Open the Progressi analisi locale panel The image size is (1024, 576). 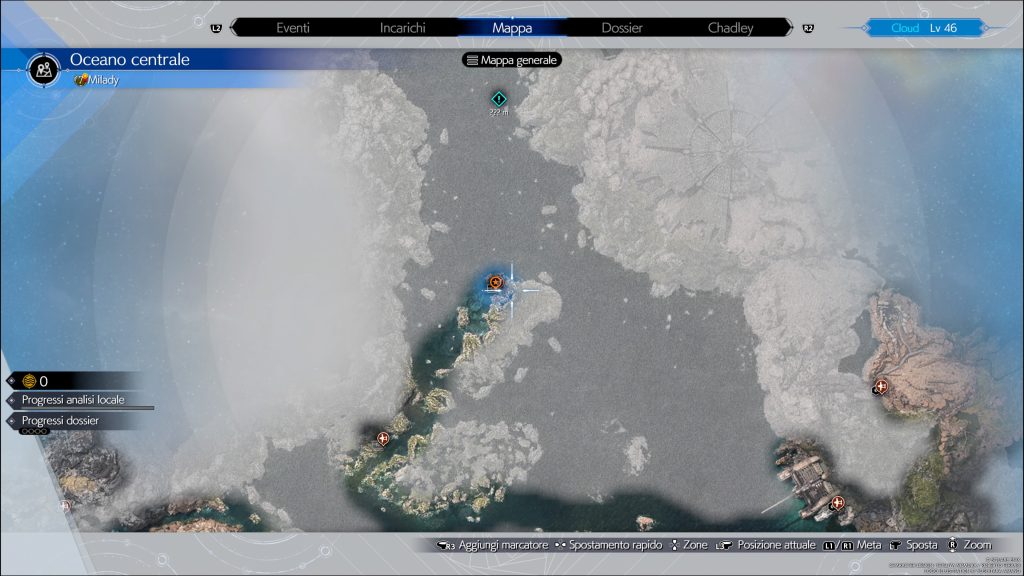[74, 400]
